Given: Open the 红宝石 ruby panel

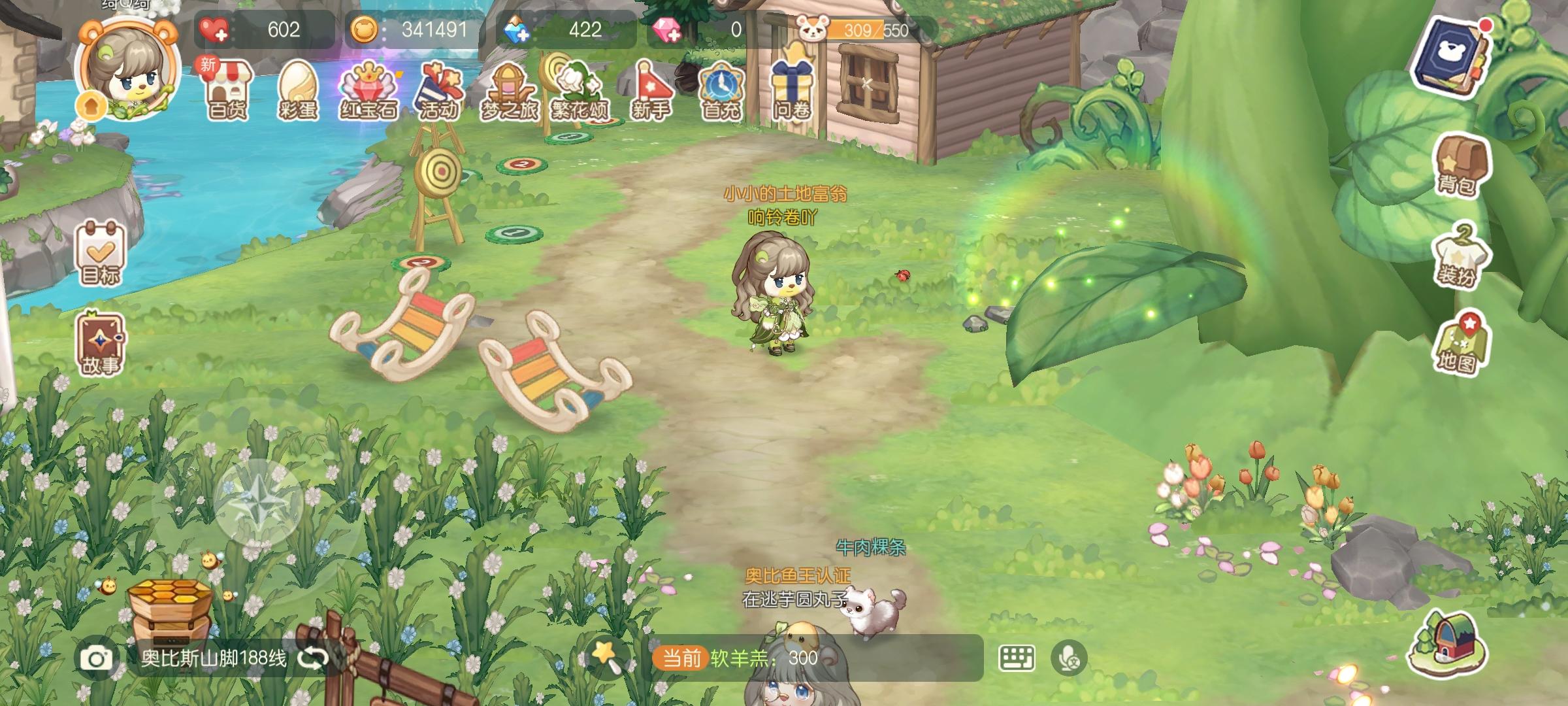Looking at the screenshot, I should tap(369, 90).
